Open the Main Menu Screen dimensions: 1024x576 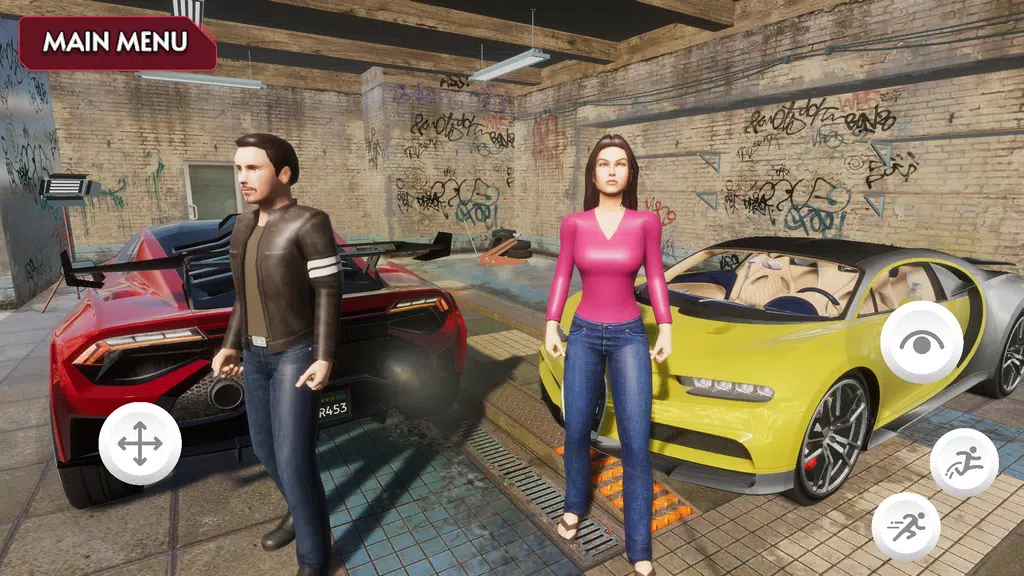point(116,43)
